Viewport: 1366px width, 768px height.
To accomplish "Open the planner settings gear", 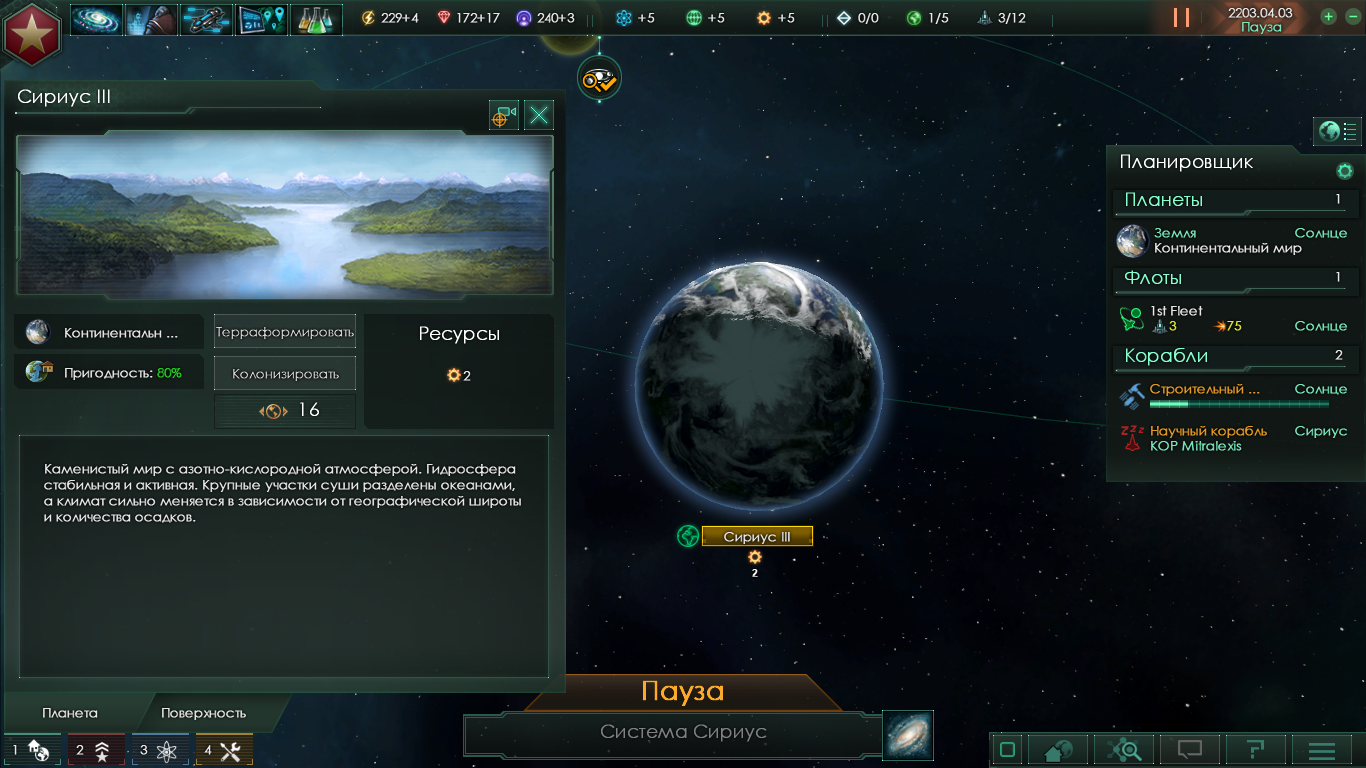I will [1345, 171].
